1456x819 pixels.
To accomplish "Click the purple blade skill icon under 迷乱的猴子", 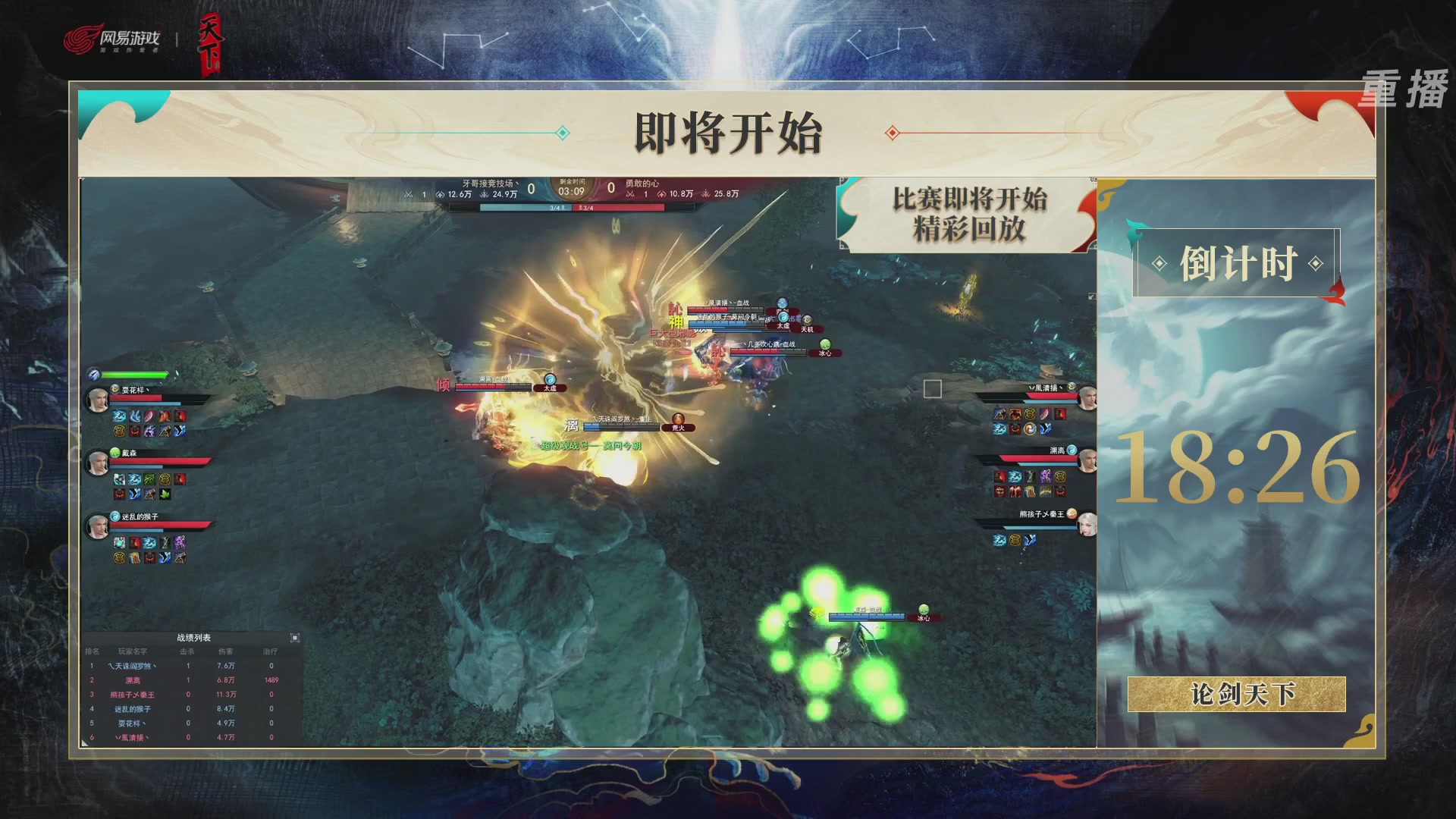I will 180,541.
